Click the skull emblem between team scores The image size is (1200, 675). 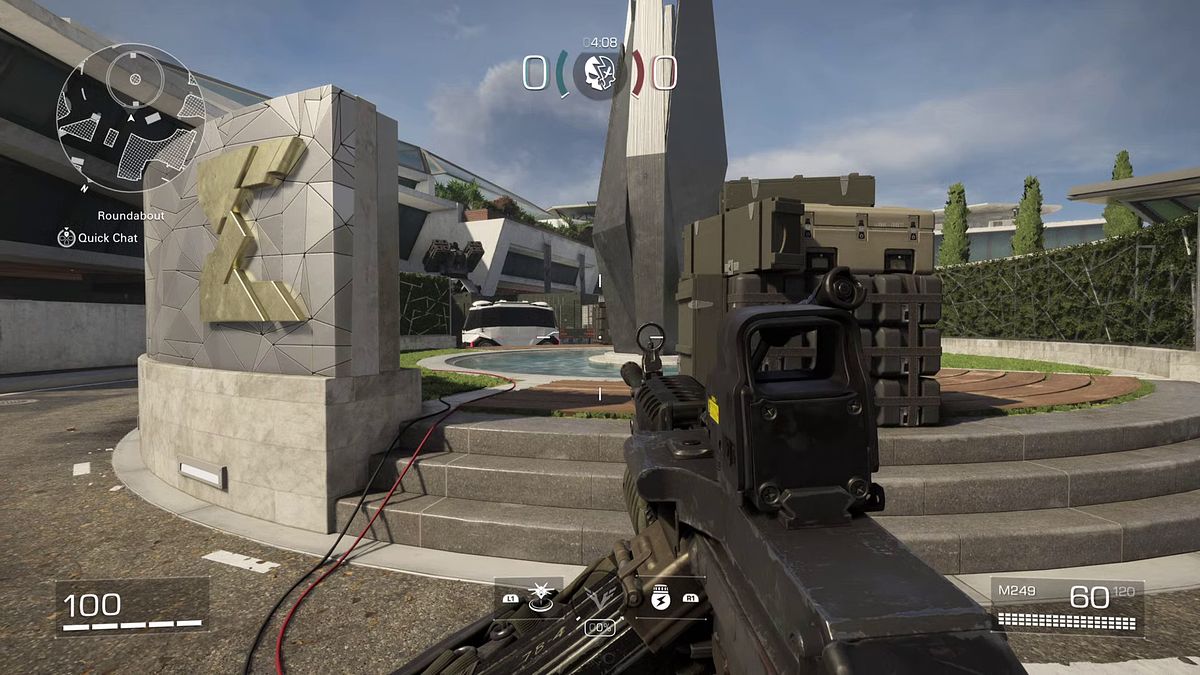(x=599, y=73)
